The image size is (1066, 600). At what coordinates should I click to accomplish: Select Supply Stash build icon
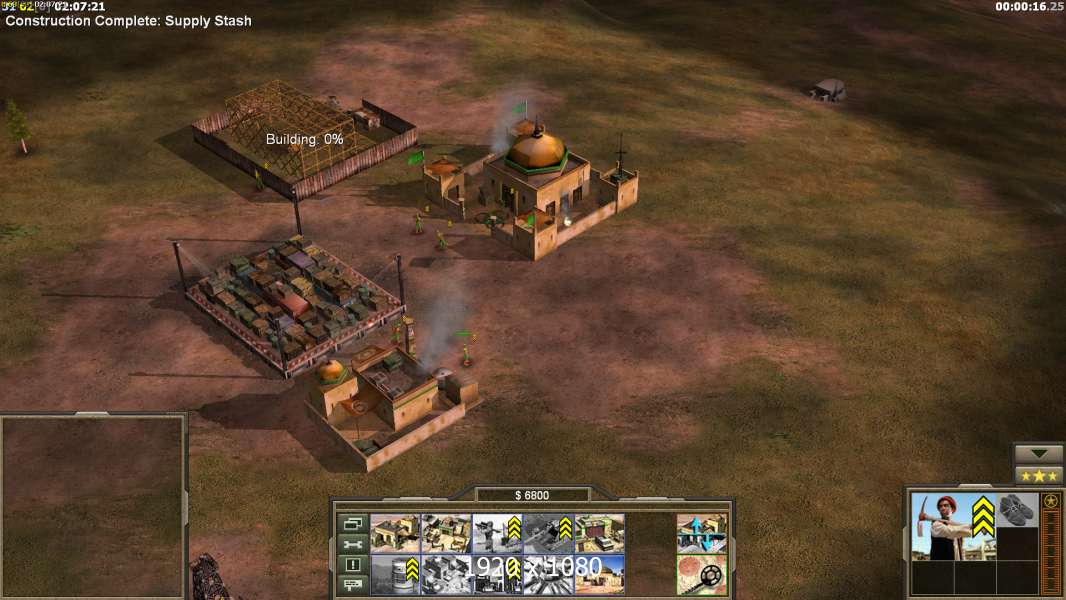[x=446, y=534]
